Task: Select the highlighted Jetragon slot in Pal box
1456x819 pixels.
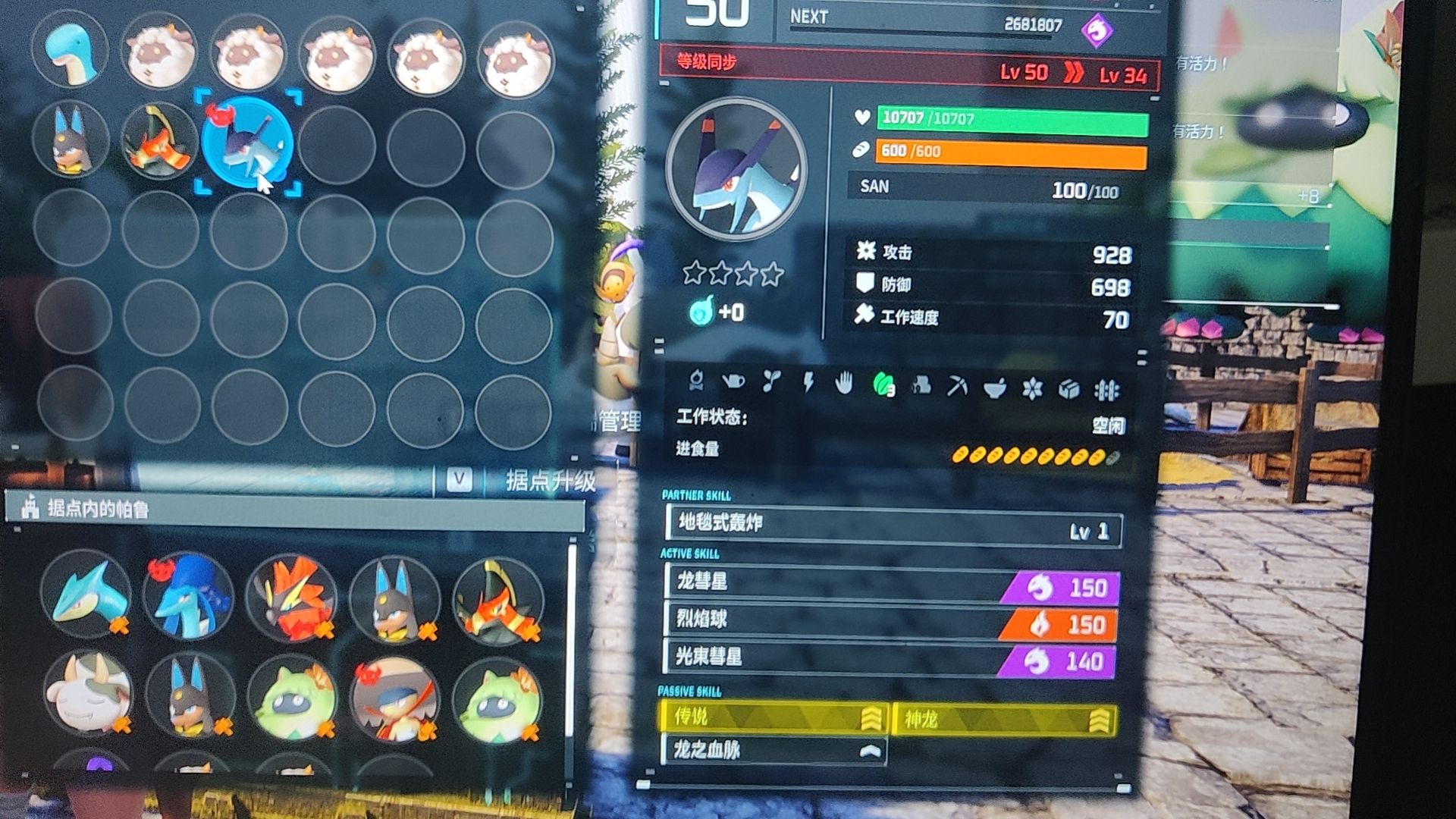Action: 247,143
